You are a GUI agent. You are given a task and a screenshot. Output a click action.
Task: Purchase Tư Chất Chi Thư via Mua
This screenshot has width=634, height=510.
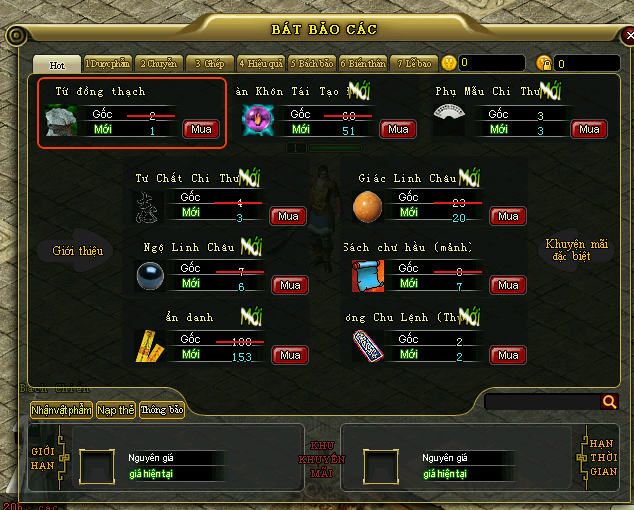[289, 216]
